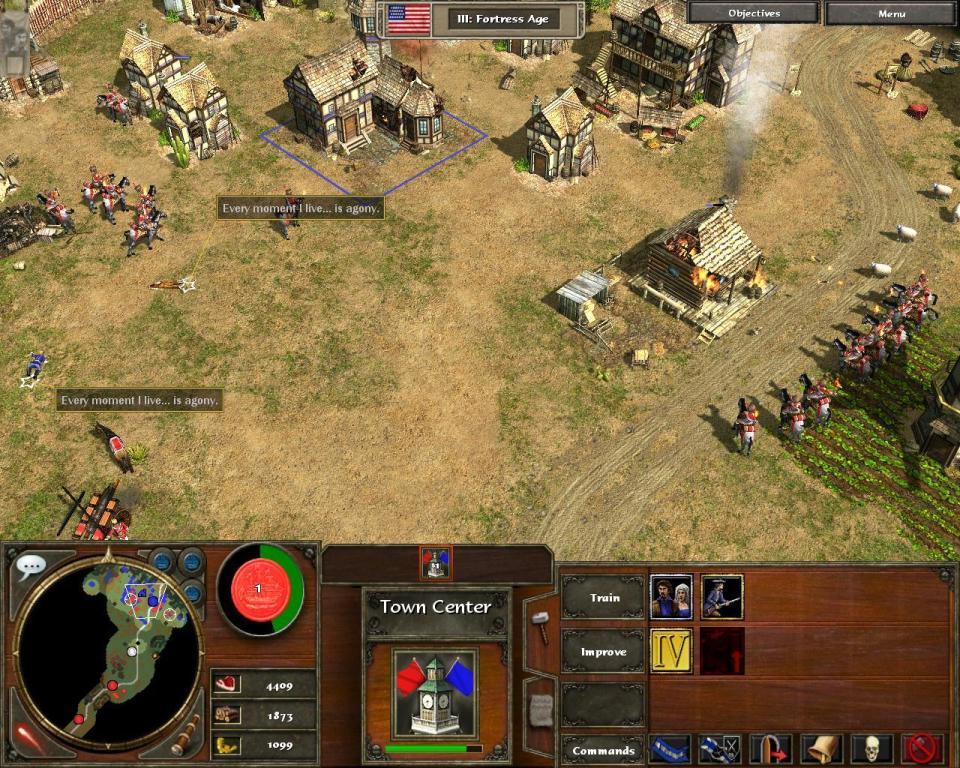960x768 pixels.
Task: Open the game Menu
Action: (891, 13)
